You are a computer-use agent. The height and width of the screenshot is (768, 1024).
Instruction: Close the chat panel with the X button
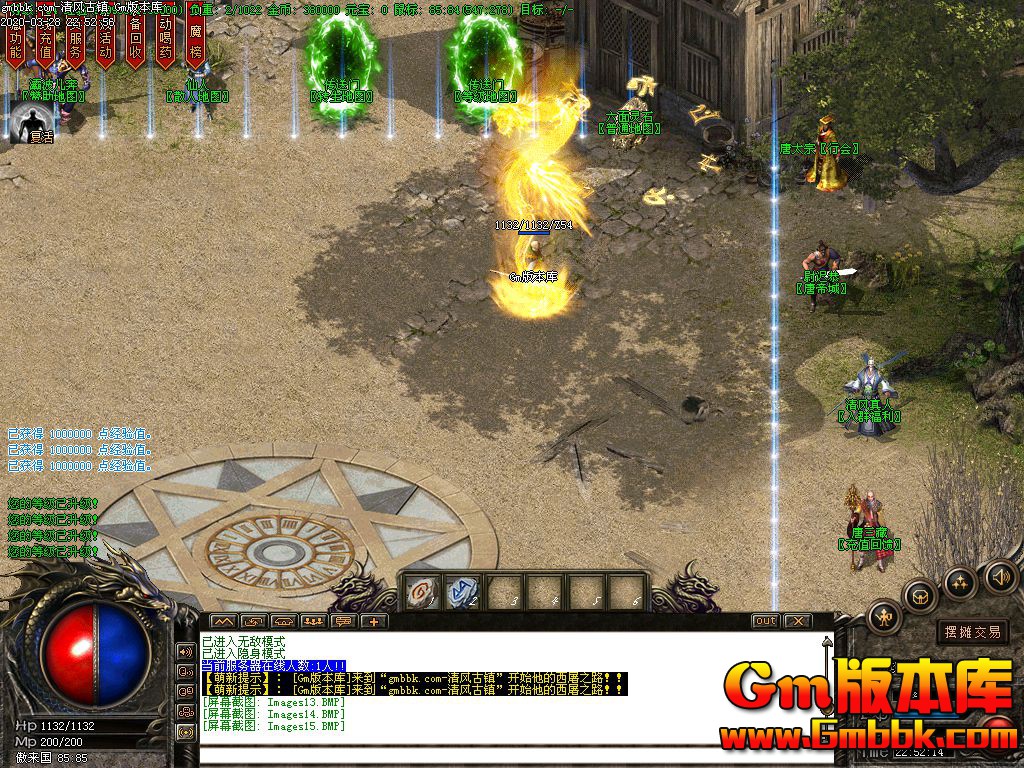tap(797, 621)
